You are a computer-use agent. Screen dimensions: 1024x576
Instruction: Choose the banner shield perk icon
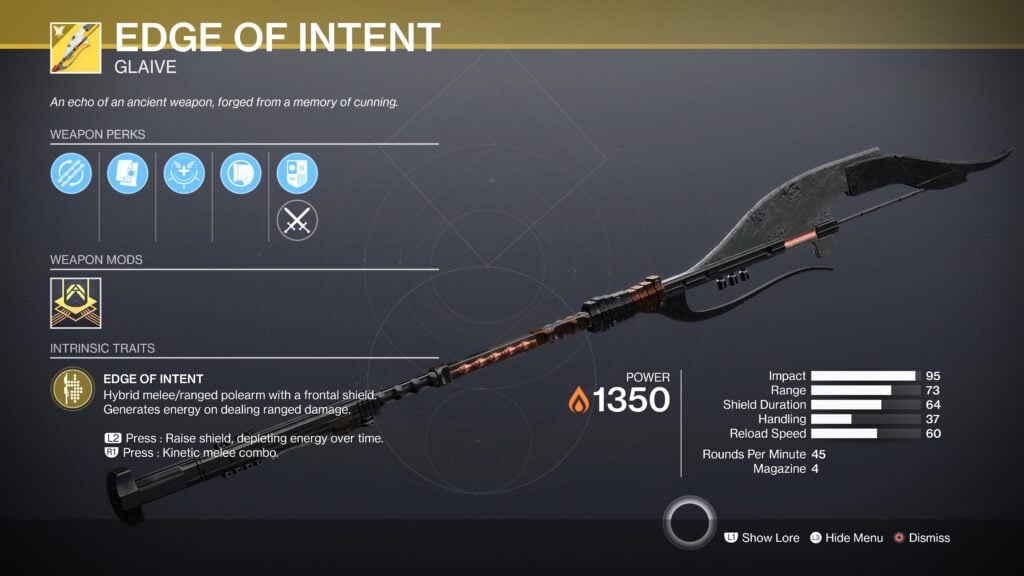coord(297,173)
